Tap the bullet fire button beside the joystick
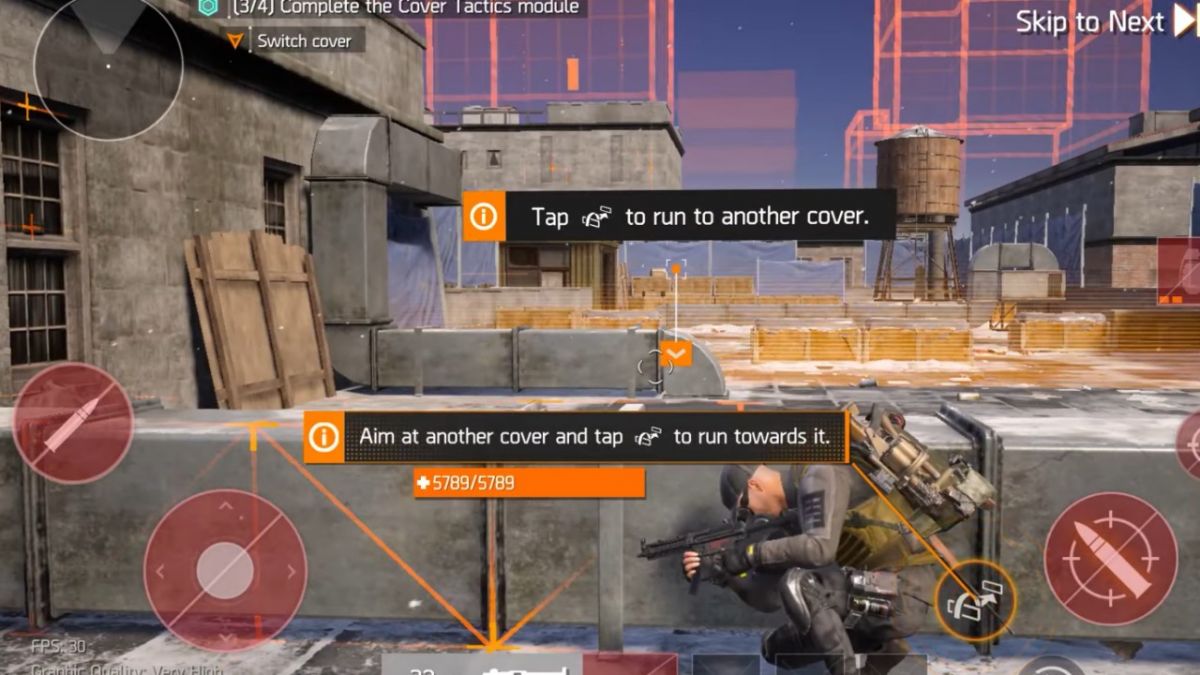This screenshot has height=675, width=1200. [x=73, y=423]
